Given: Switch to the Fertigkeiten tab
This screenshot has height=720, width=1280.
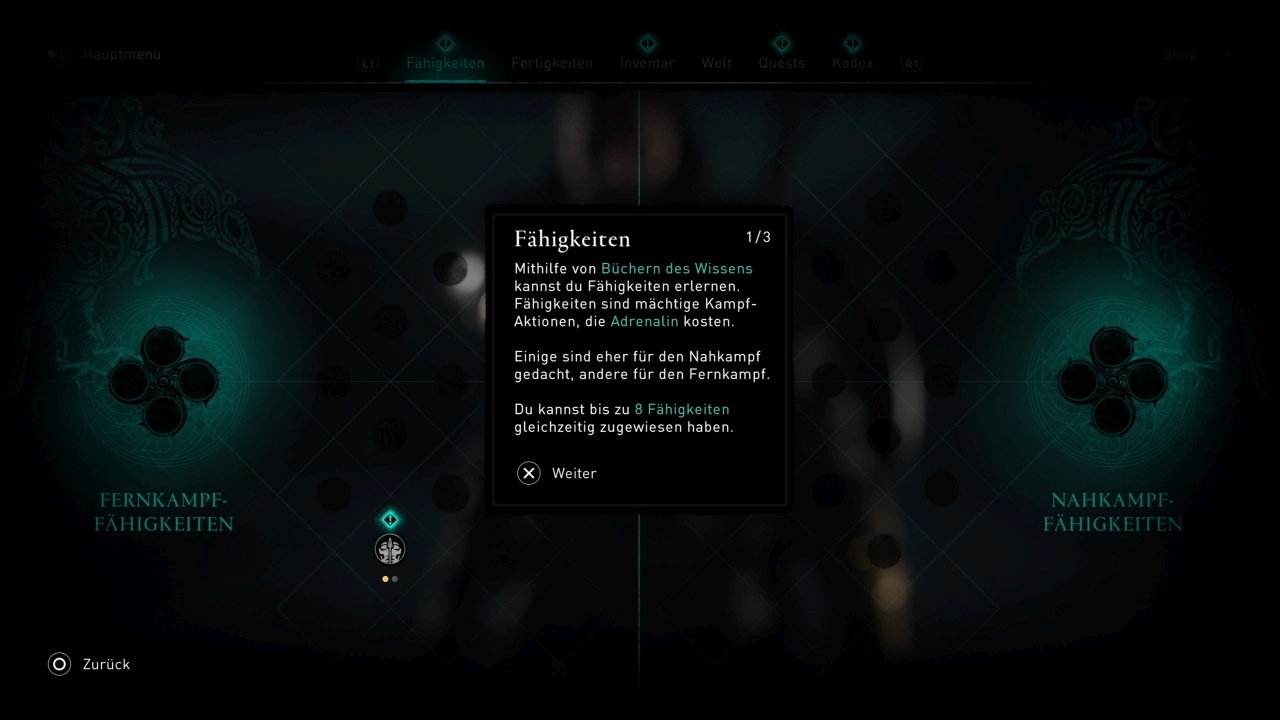Looking at the screenshot, I should (552, 62).
